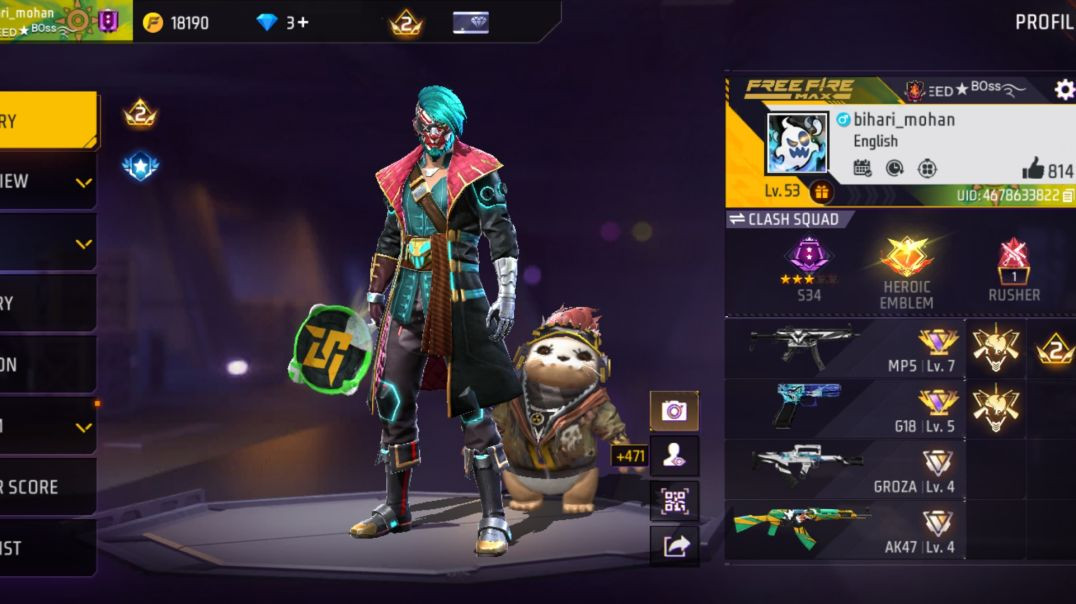Copy the UID using the copy icon
The width and height of the screenshot is (1076, 604).
tap(1068, 196)
